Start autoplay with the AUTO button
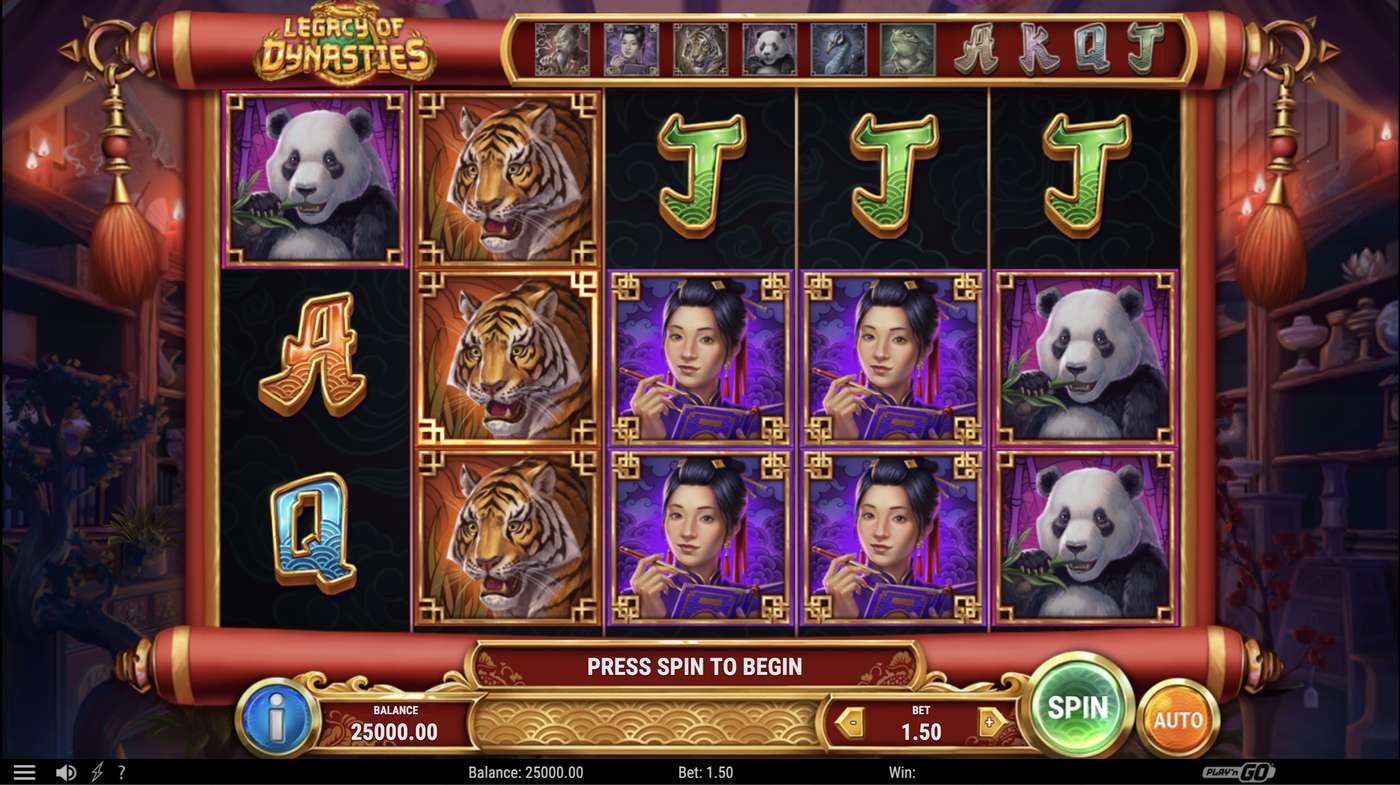This screenshot has width=1400, height=785. coord(1180,718)
